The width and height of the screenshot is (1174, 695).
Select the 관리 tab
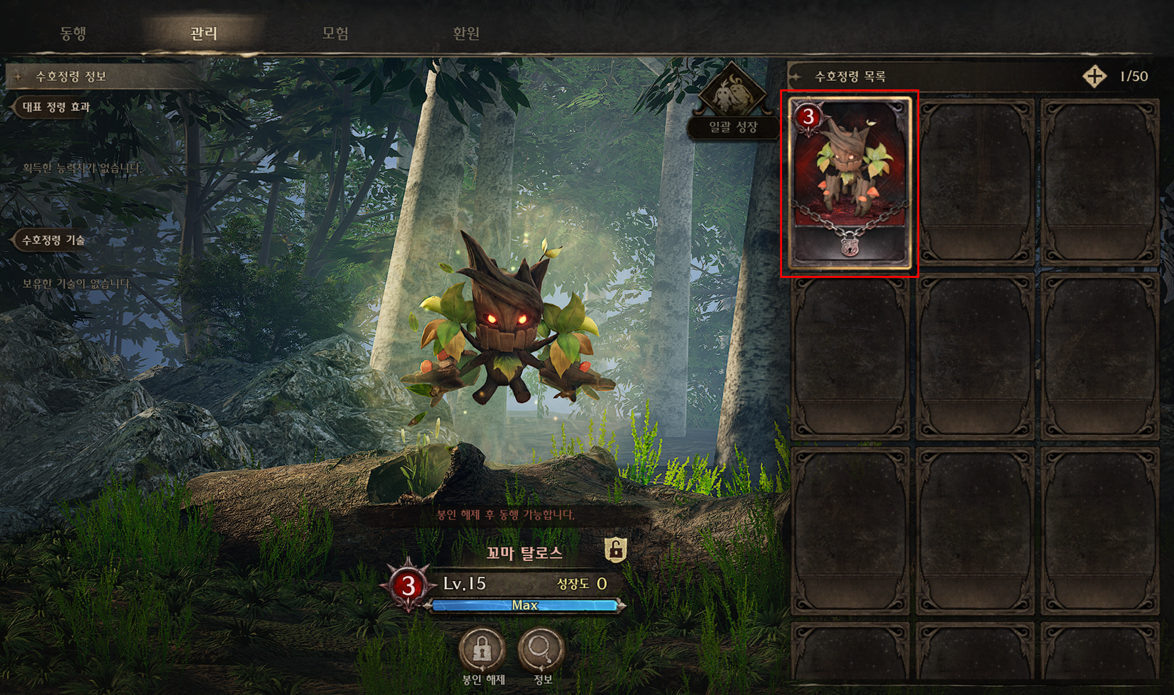pos(204,33)
